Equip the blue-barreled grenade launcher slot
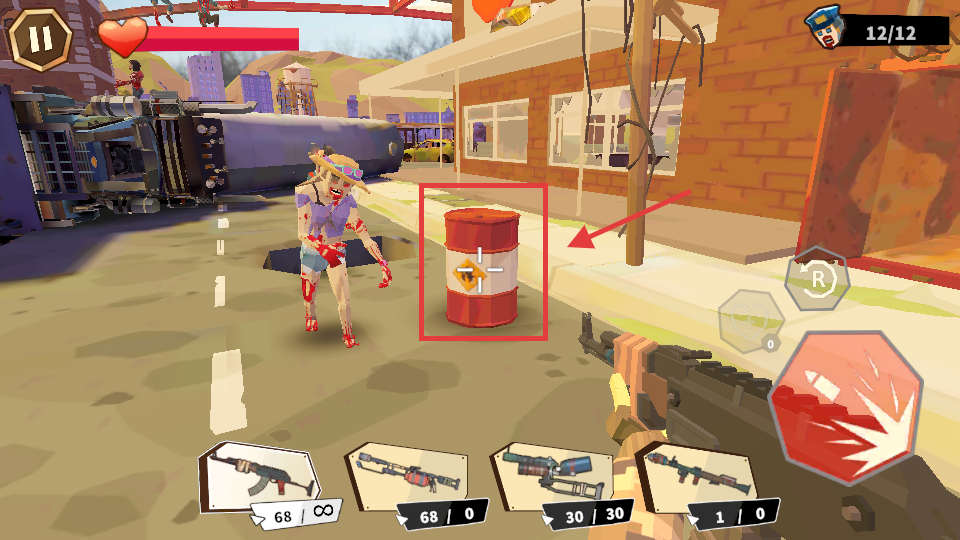The image size is (960, 540). click(x=551, y=475)
